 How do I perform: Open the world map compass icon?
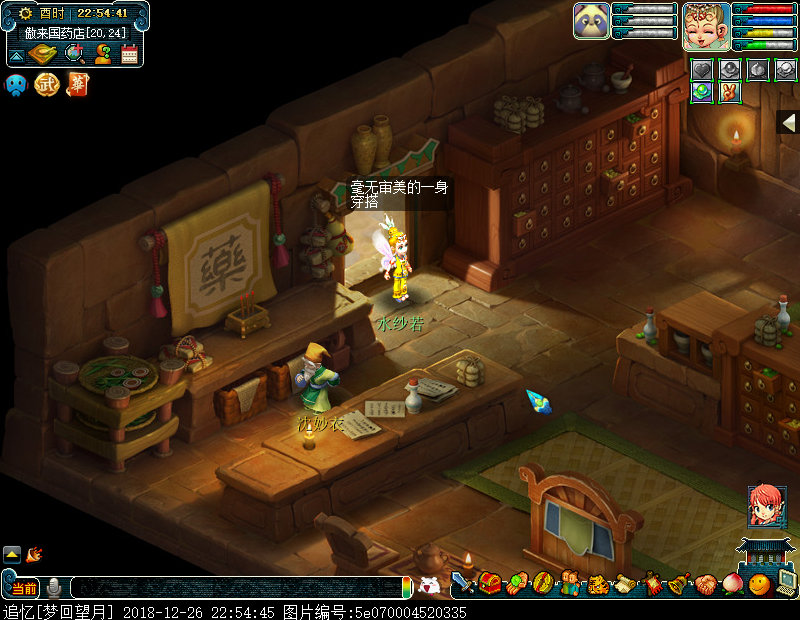[41, 54]
